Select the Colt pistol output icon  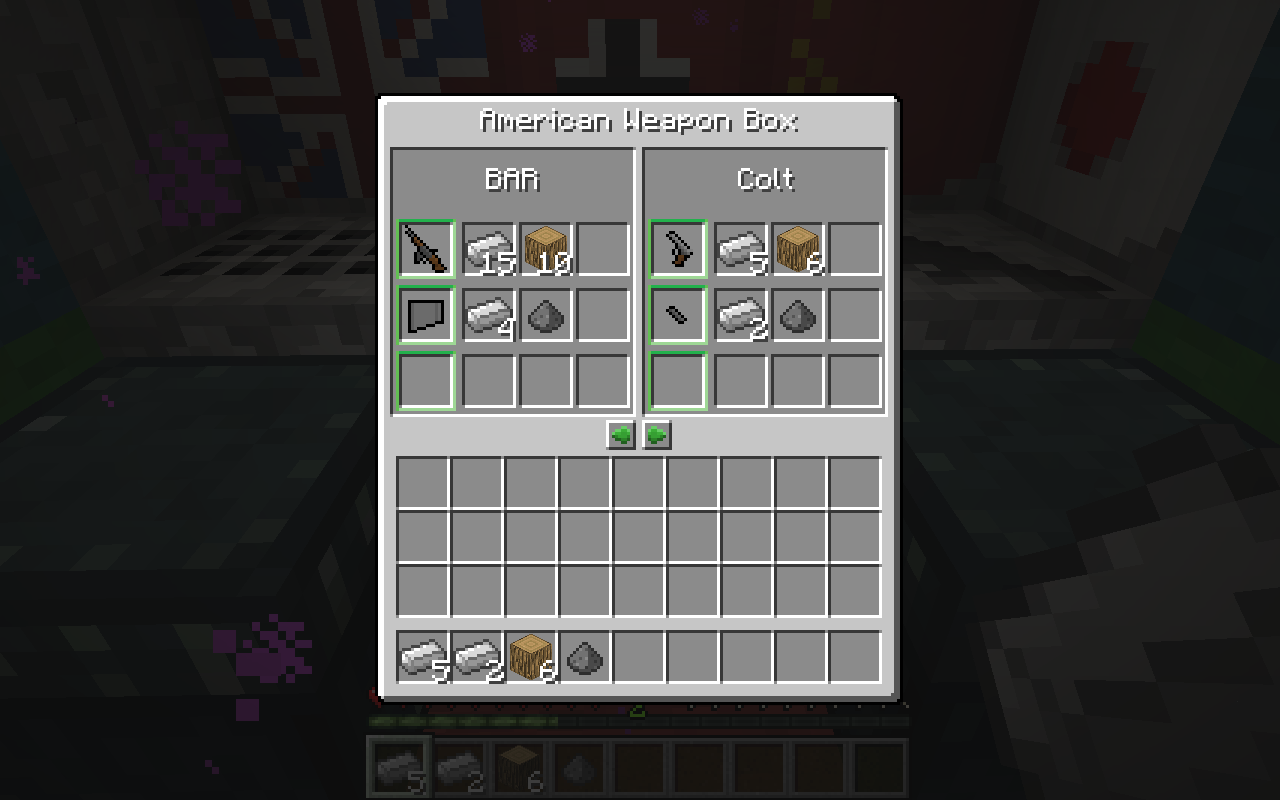pyautogui.click(x=679, y=249)
